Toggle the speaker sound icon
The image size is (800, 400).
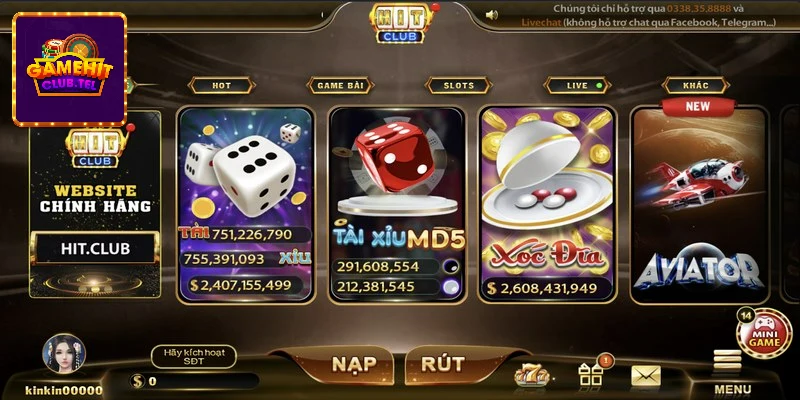pyautogui.click(x=492, y=15)
